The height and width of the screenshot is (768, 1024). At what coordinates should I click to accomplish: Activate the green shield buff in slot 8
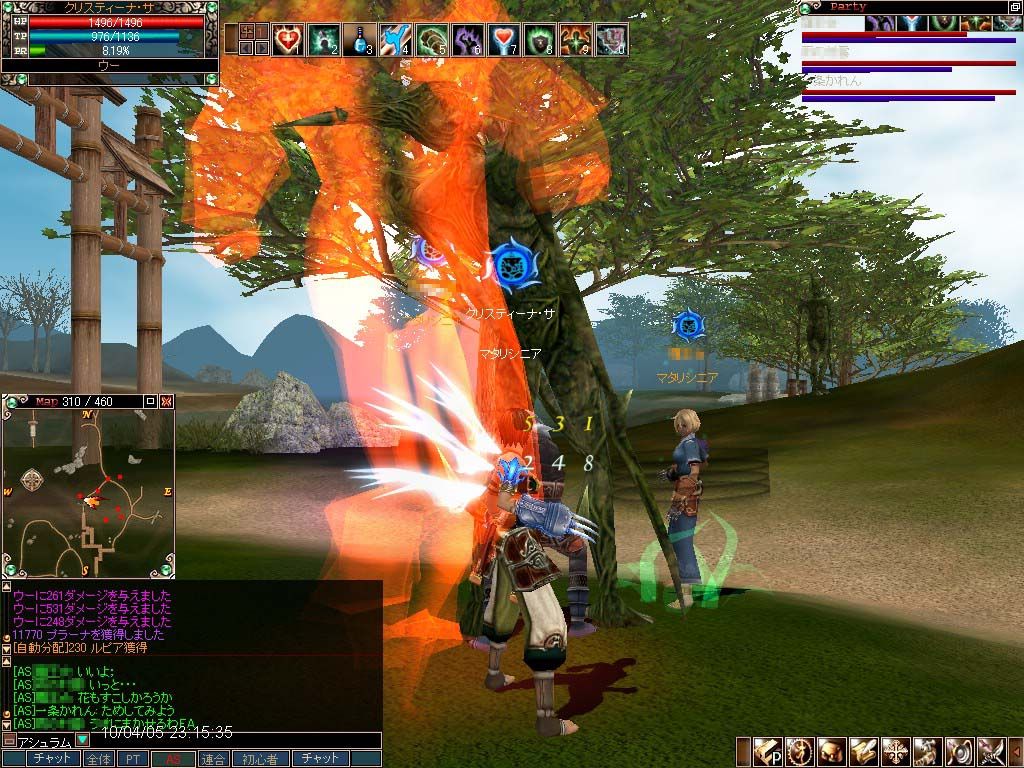538,40
